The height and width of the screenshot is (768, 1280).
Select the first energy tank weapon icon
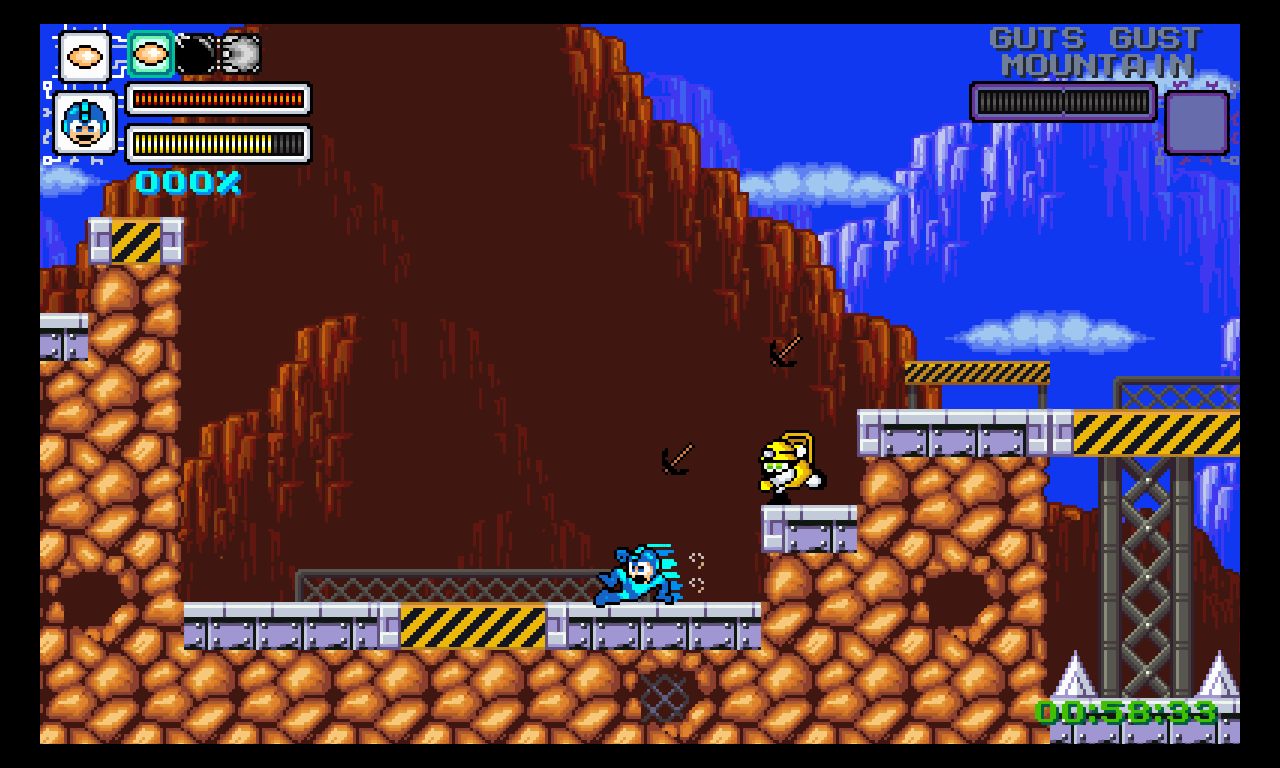click(x=85, y=55)
